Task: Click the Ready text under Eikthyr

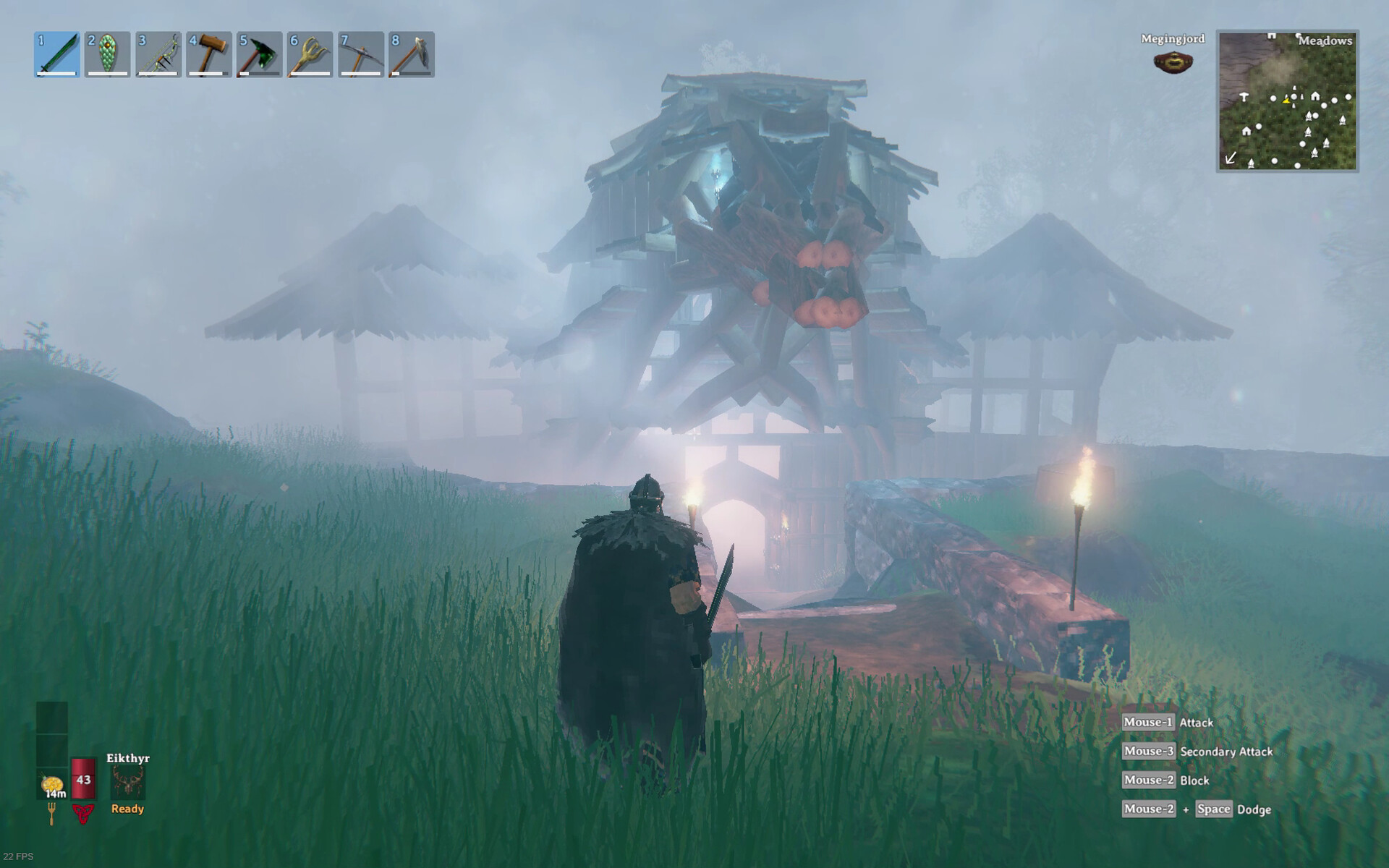Action: (x=127, y=810)
